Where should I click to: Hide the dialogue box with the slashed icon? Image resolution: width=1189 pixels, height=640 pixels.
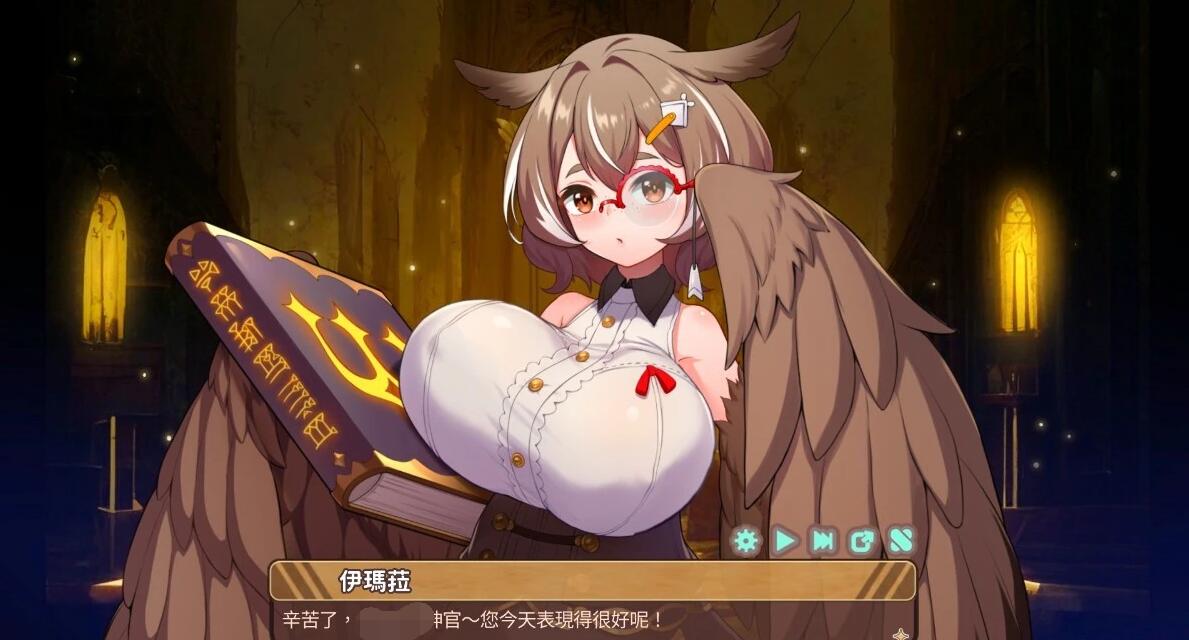901,541
